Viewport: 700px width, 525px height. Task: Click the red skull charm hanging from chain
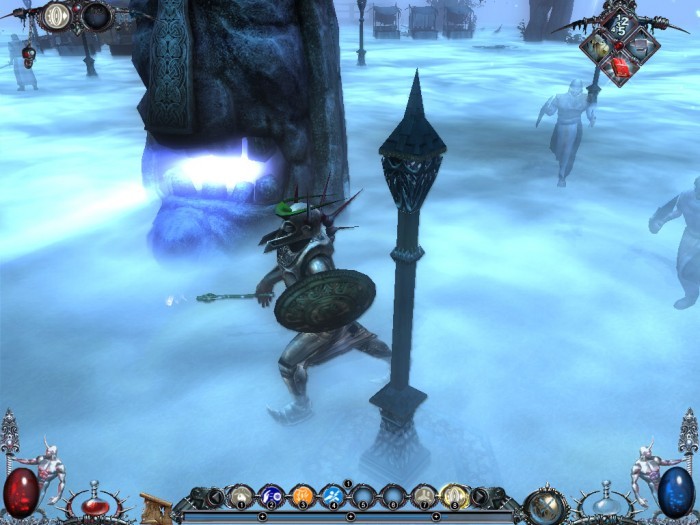(x=28, y=56)
